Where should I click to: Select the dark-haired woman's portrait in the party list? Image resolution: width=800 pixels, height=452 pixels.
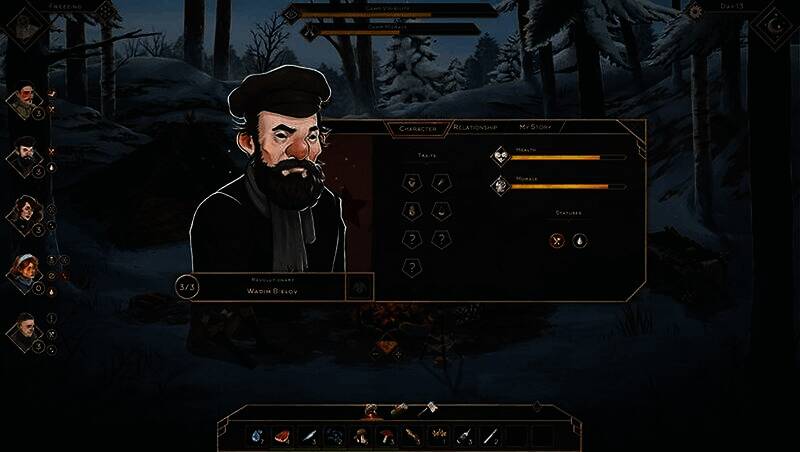pyautogui.click(x=23, y=213)
